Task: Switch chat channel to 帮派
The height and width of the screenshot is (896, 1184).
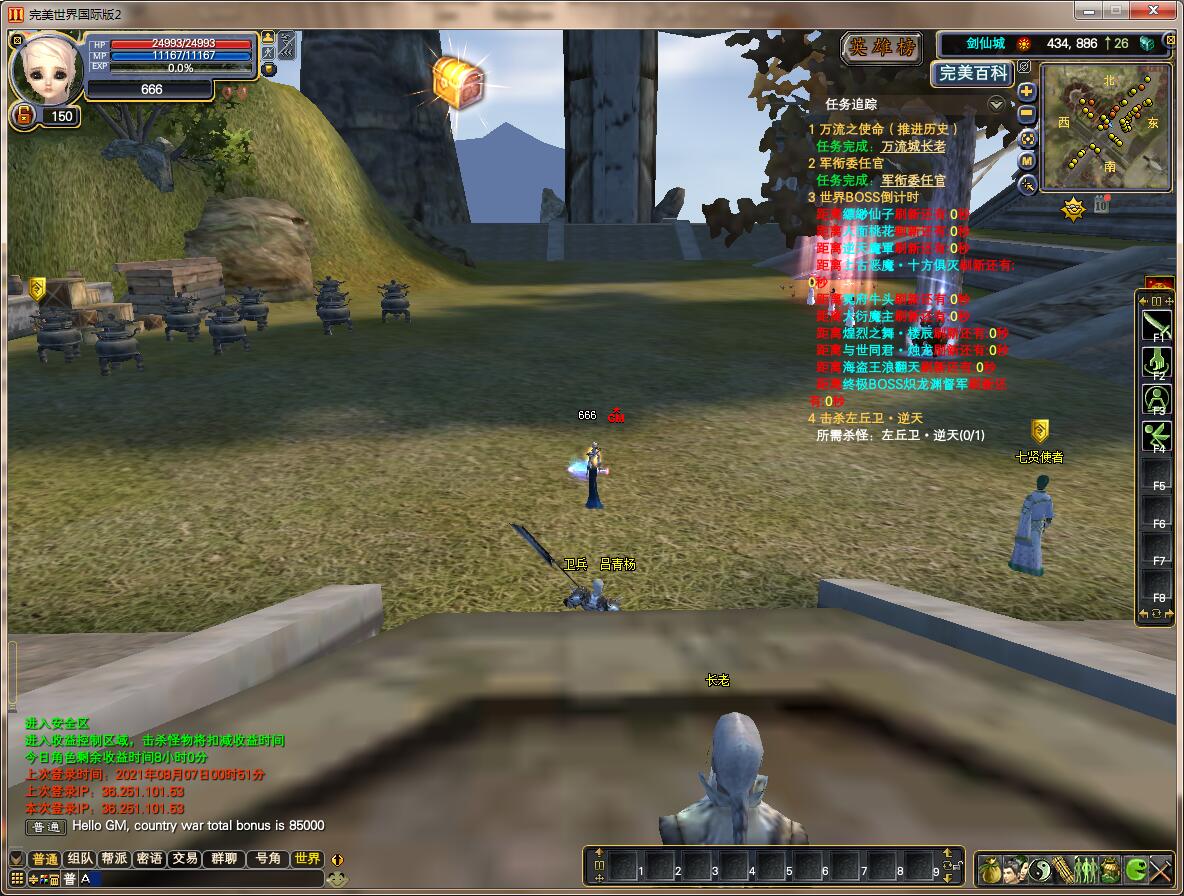Action: tap(114, 859)
